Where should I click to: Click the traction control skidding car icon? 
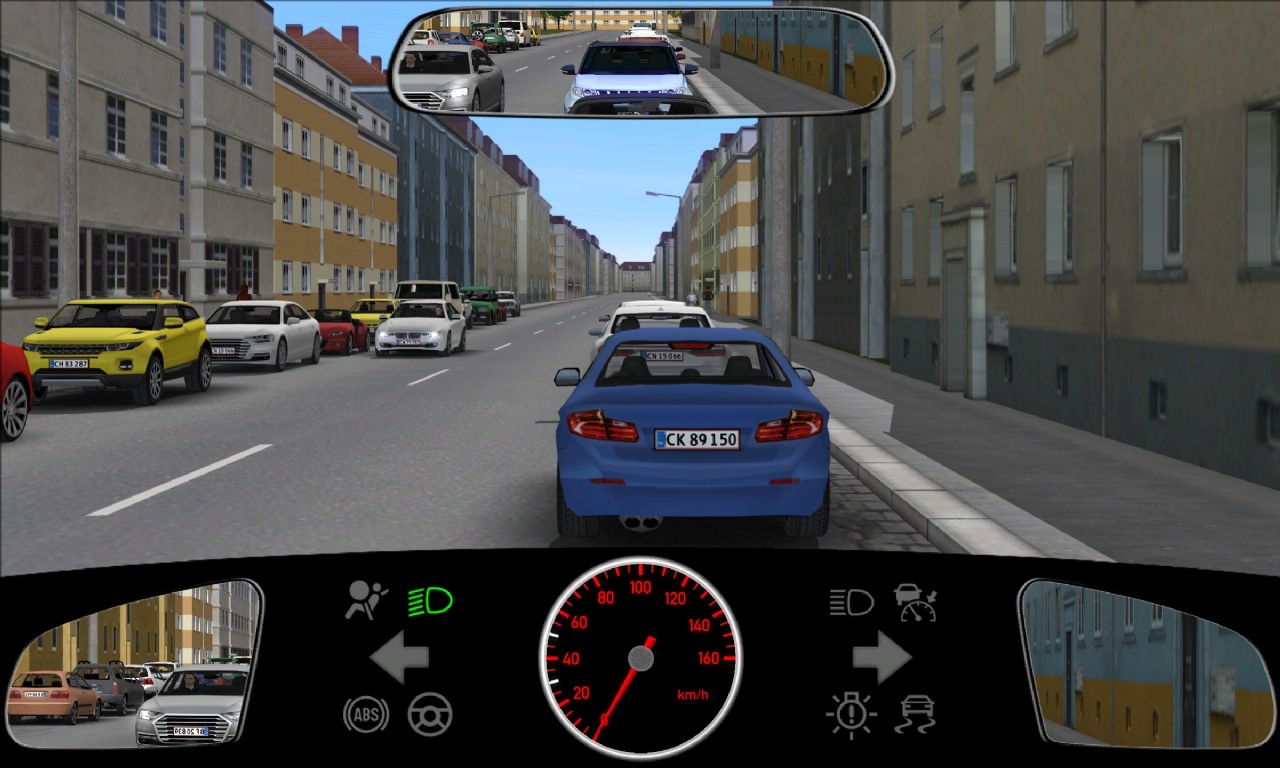pyautogui.click(x=915, y=714)
